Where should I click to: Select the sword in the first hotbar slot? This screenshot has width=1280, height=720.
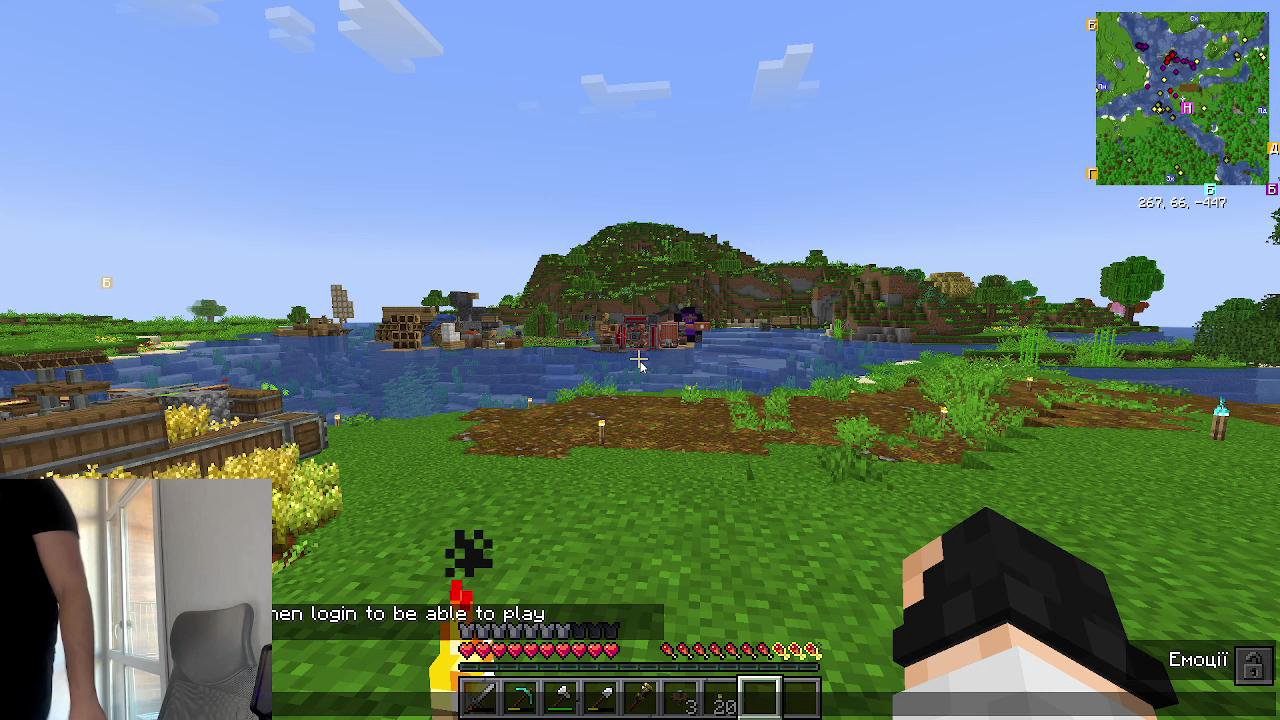pos(480,697)
